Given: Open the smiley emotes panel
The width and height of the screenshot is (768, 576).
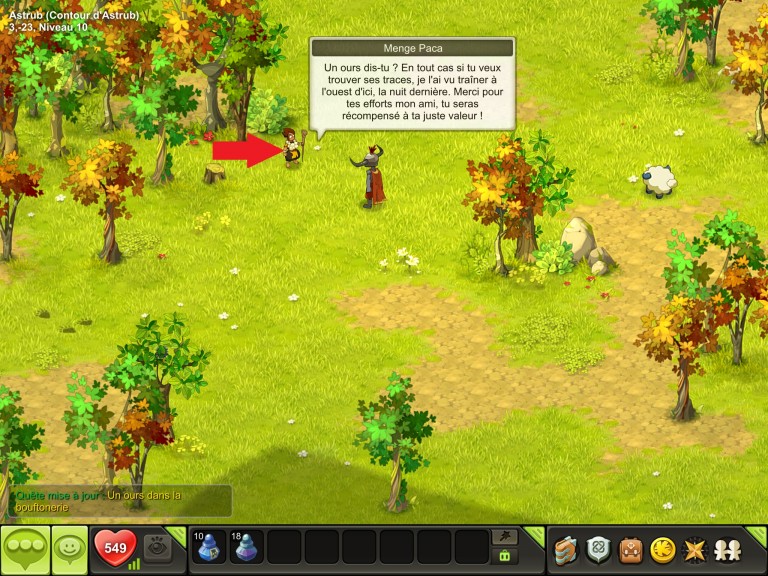Looking at the screenshot, I should tap(69, 549).
